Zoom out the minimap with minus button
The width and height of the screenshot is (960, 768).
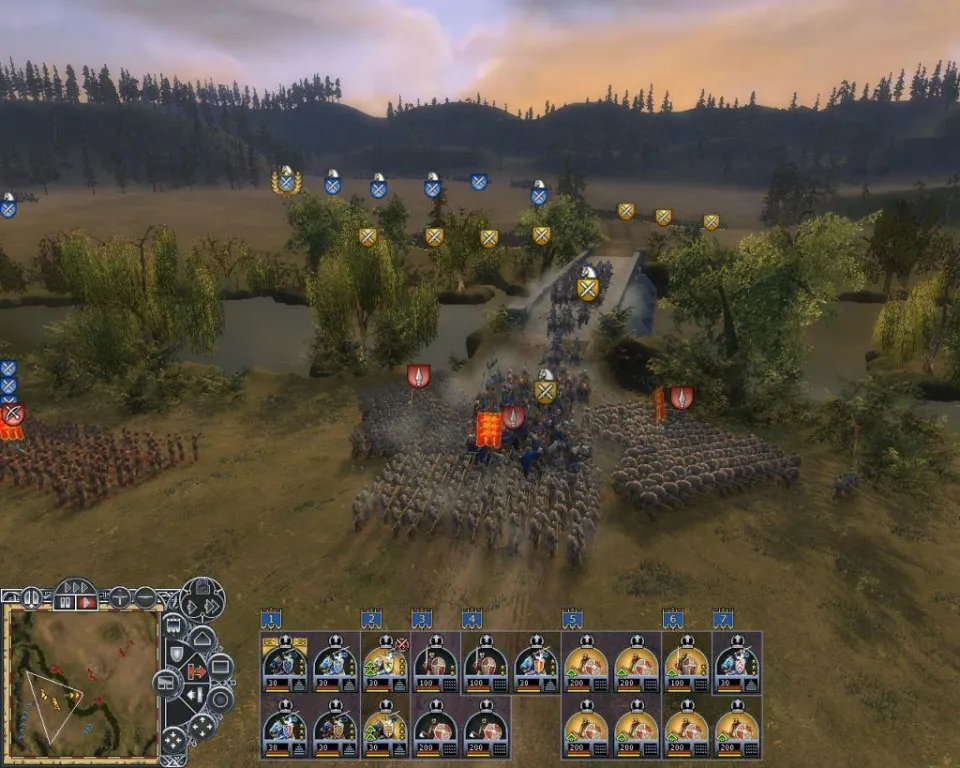pos(145,598)
